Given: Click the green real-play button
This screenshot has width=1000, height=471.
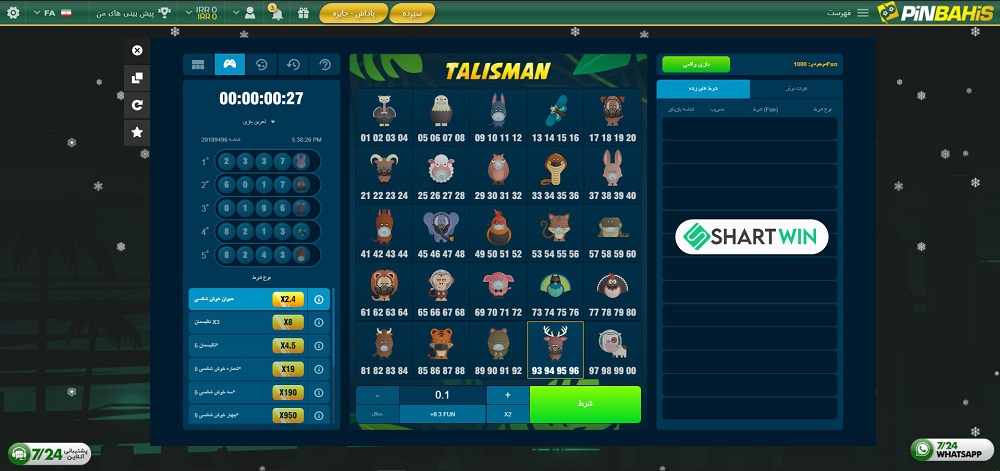Looking at the screenshot, I should point(696,64).
